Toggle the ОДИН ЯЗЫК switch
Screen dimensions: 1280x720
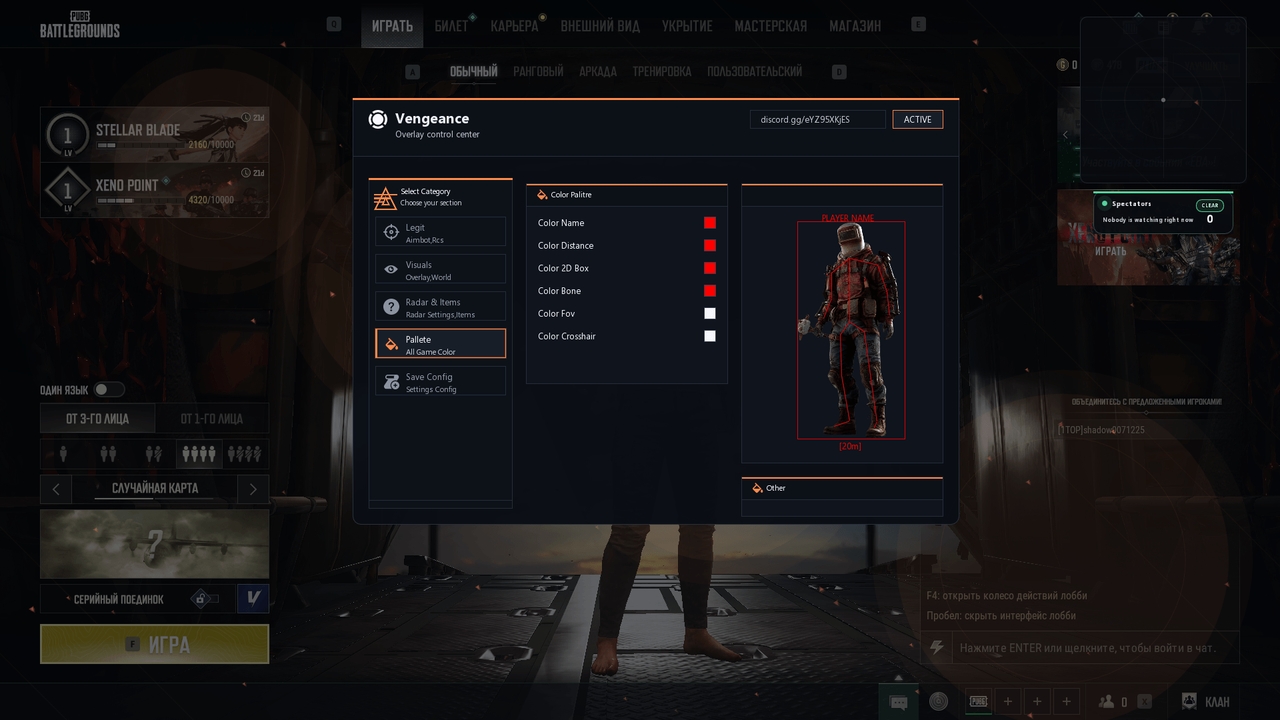point(109,390)
